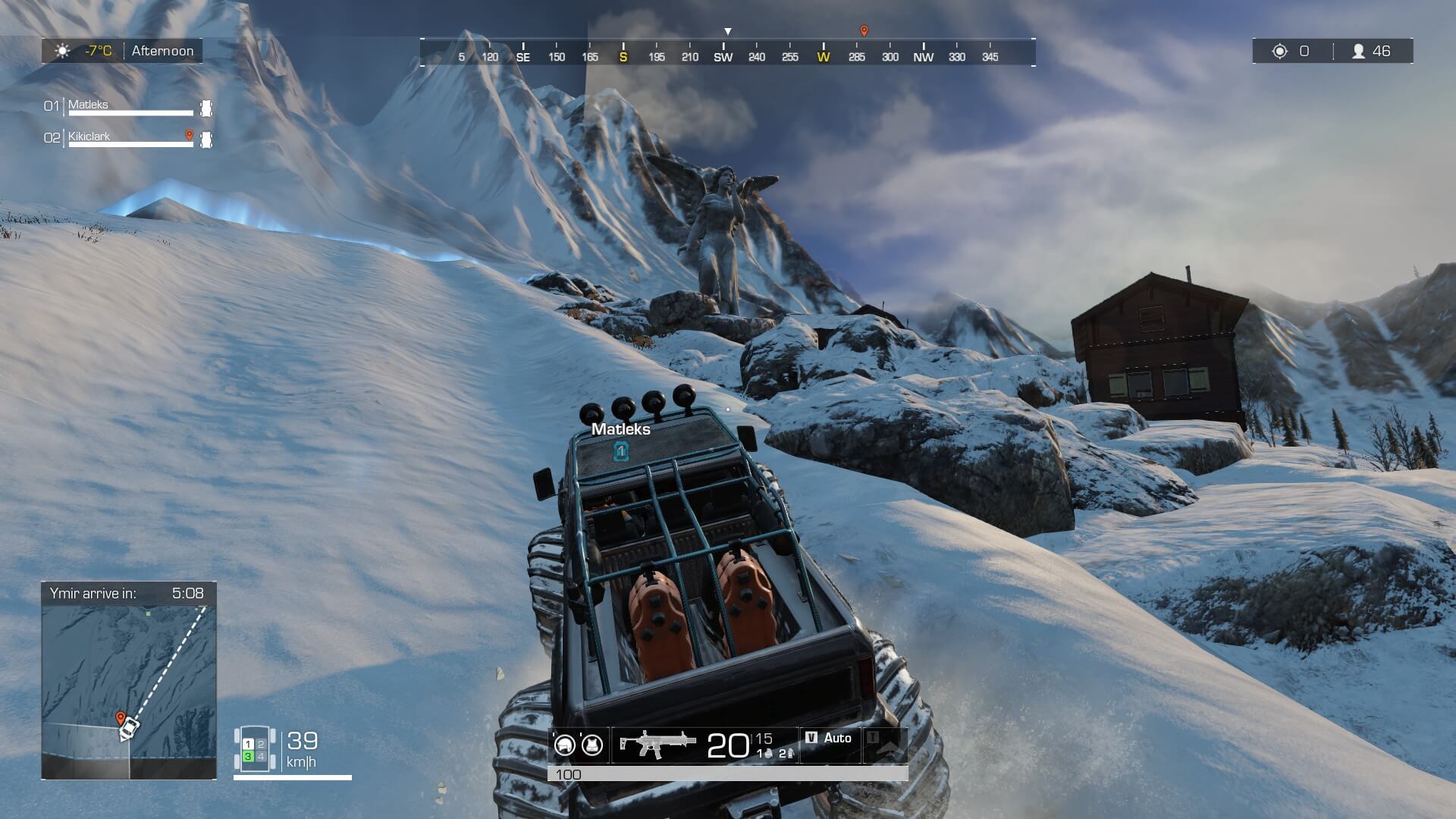Switch to vehicle seat 2
Viewport: 1456px width, 819px height.
pyautogui.click(x=261, y=745)
